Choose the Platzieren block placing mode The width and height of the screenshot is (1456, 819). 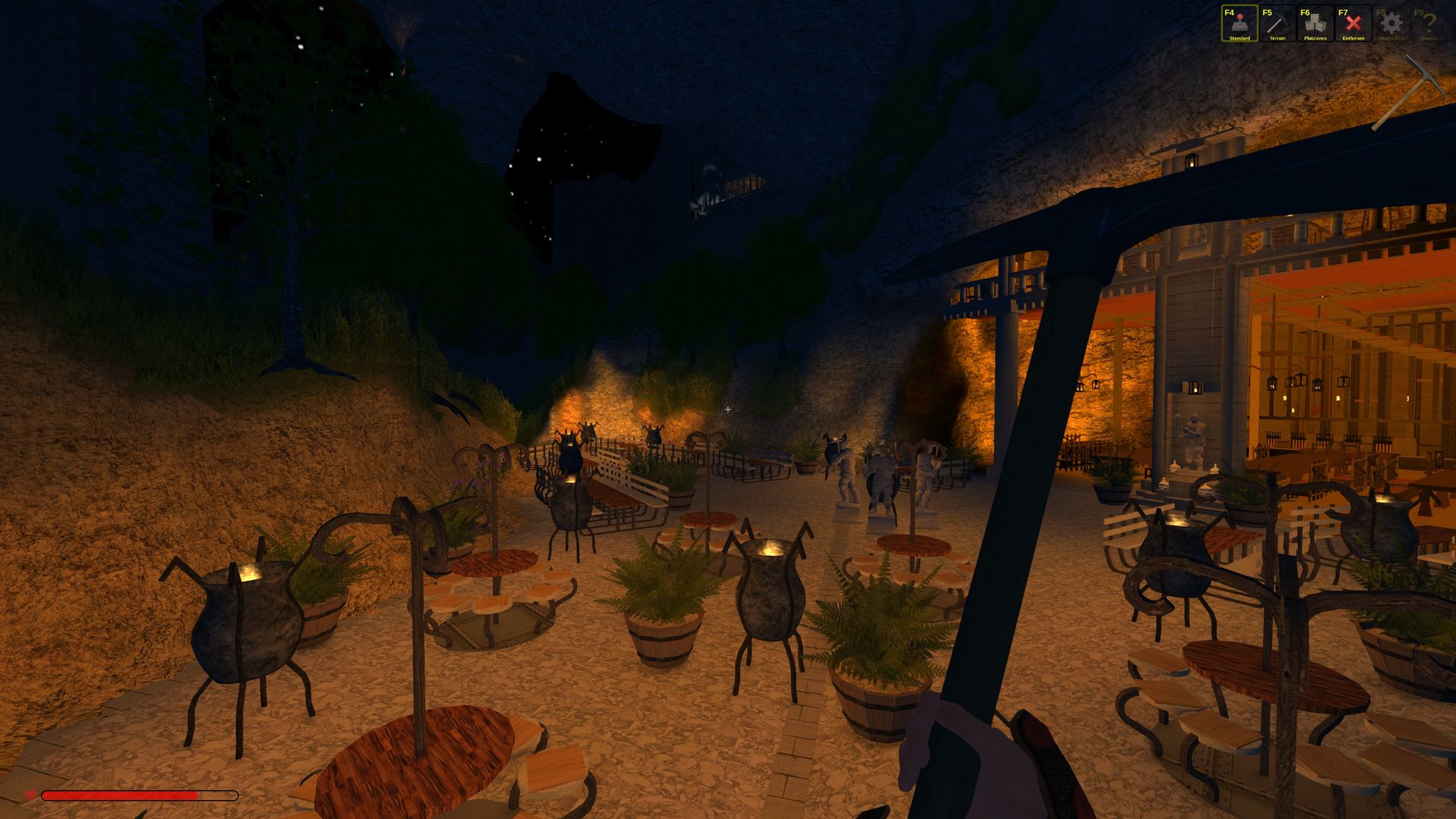click(x=1315, y=24)
